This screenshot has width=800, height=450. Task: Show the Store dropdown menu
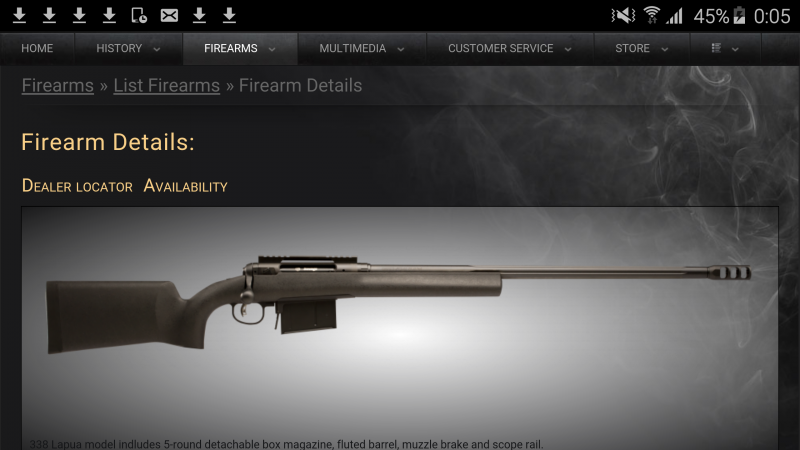(x=641, y=48)
